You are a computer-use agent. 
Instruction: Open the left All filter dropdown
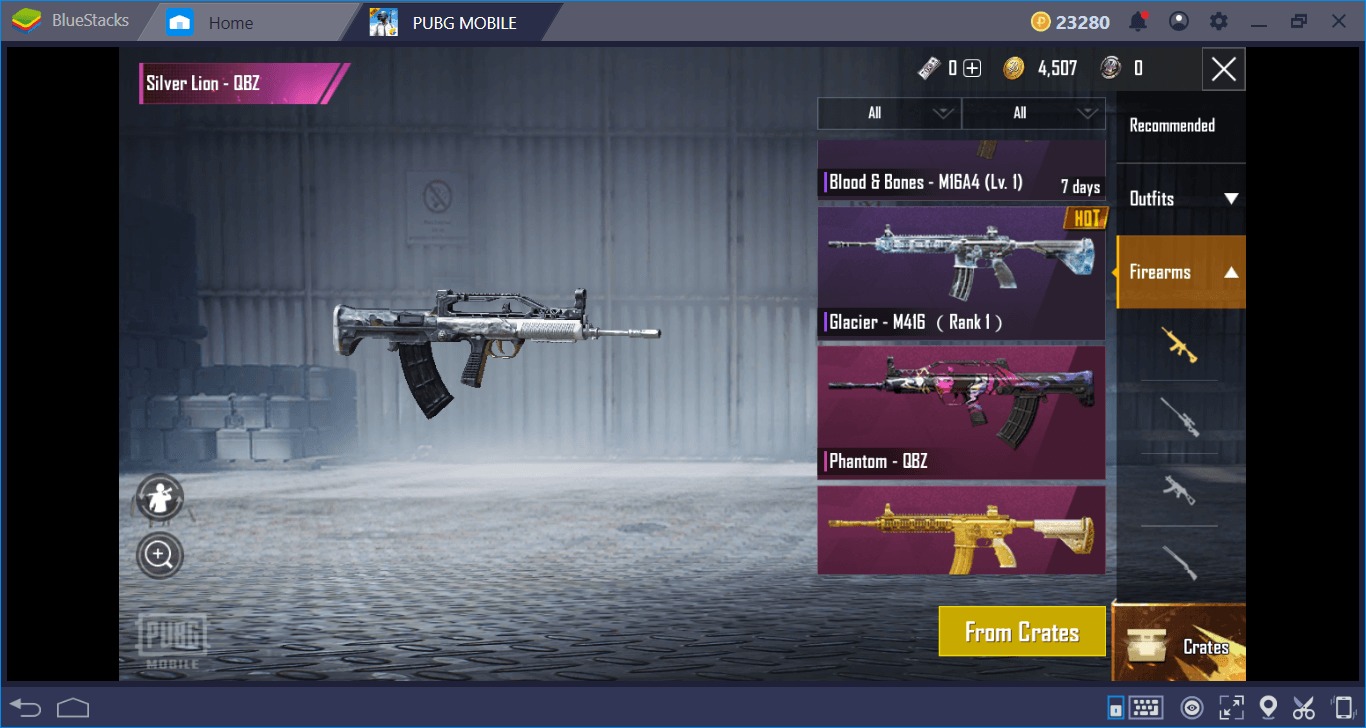pos(888,113)
